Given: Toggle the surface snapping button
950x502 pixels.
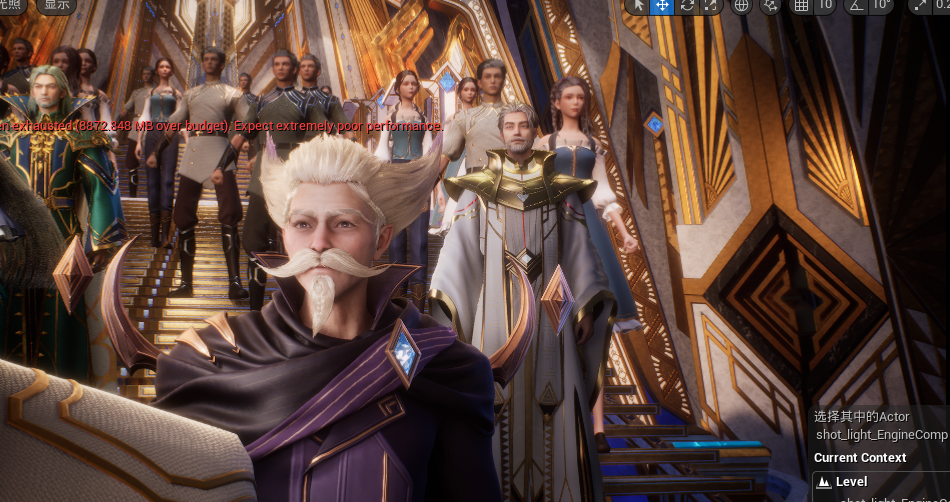Looking at the screenshot, I should click(771, 5).
